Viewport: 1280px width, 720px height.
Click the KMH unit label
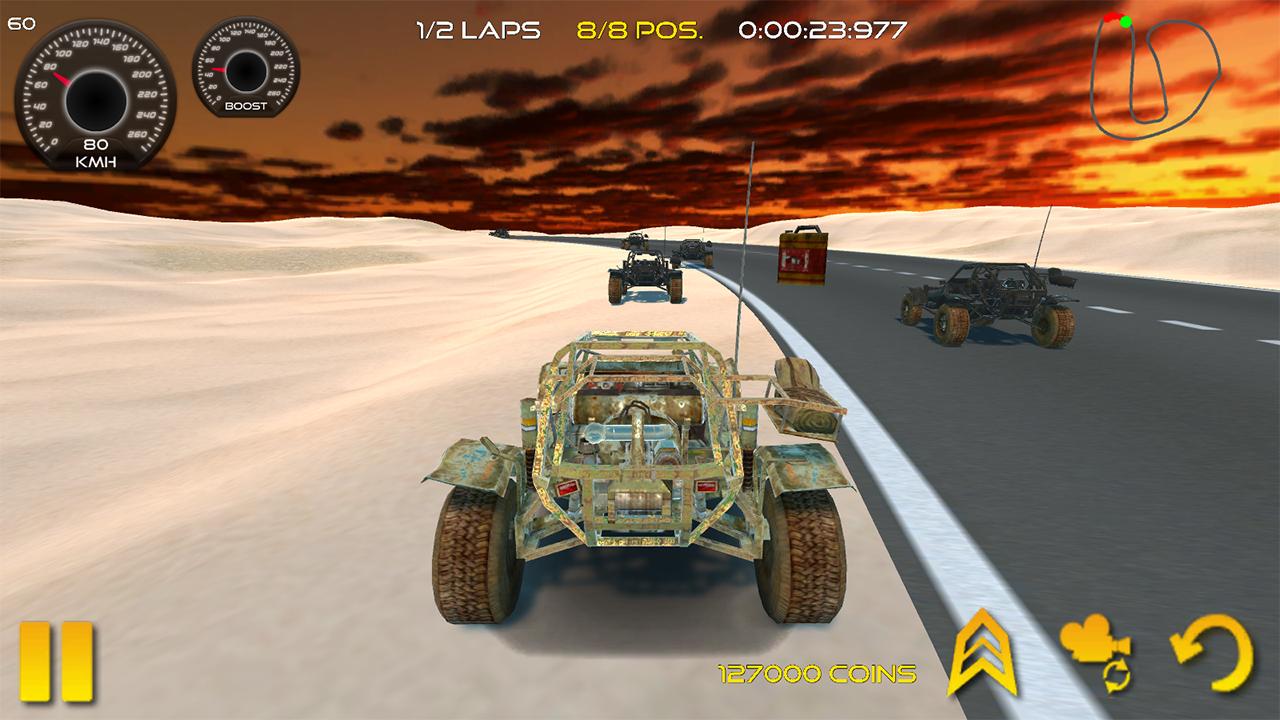point(97,160)
